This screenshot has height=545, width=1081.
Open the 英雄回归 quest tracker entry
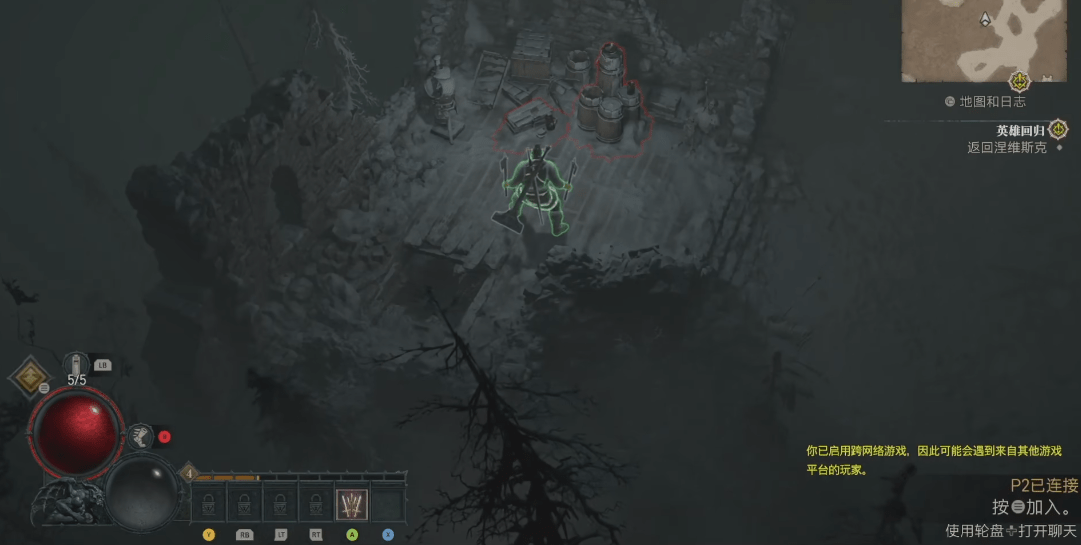(1020, 130)
